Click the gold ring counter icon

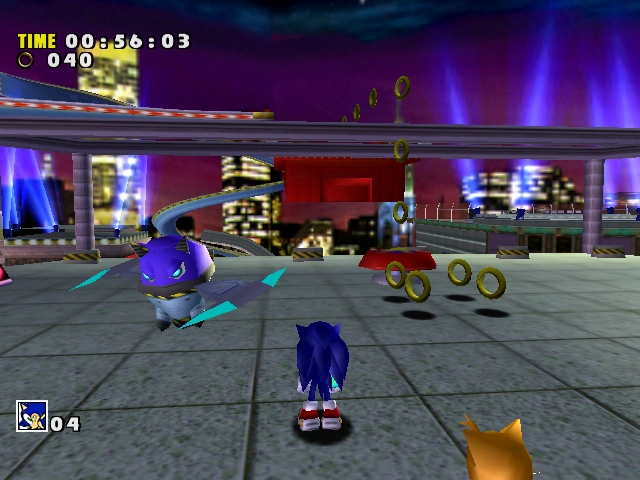[x=25, y=60]
